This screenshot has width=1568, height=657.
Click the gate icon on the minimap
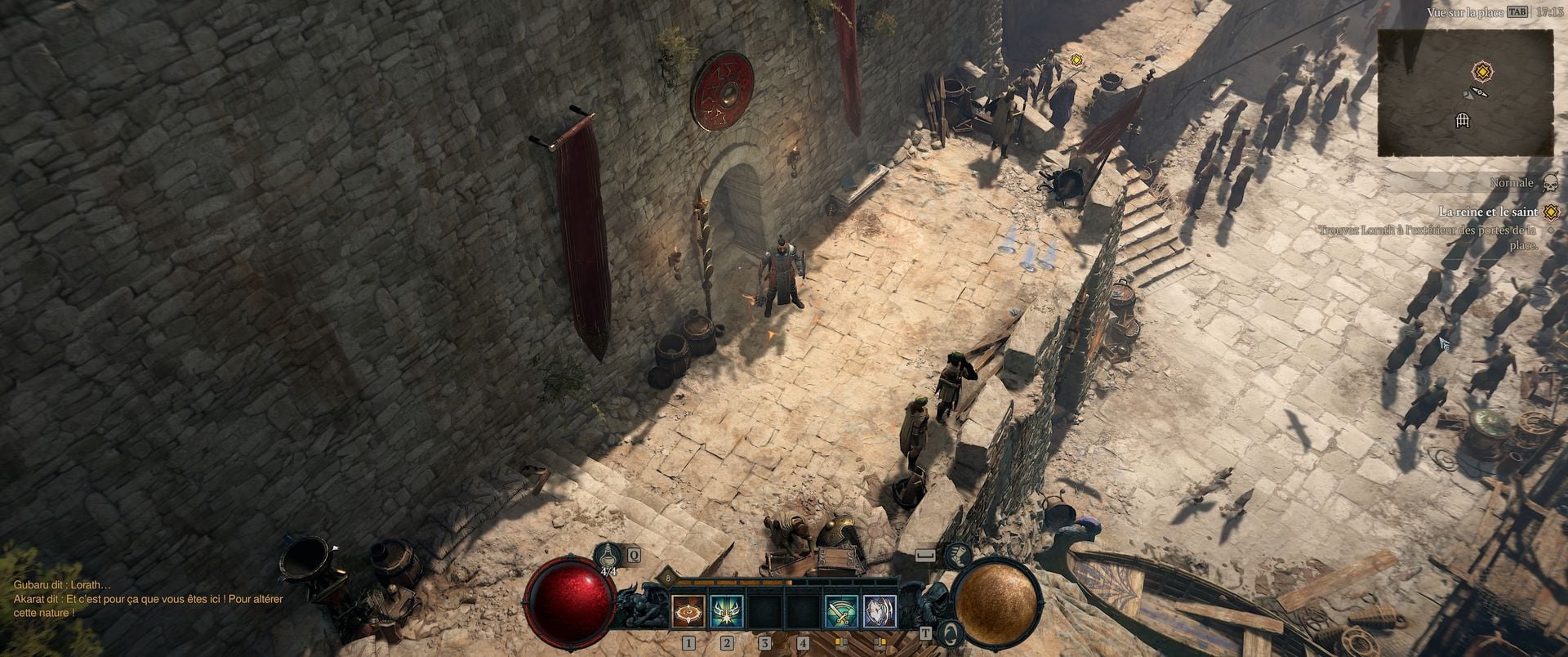click(x=1463, y=122)
